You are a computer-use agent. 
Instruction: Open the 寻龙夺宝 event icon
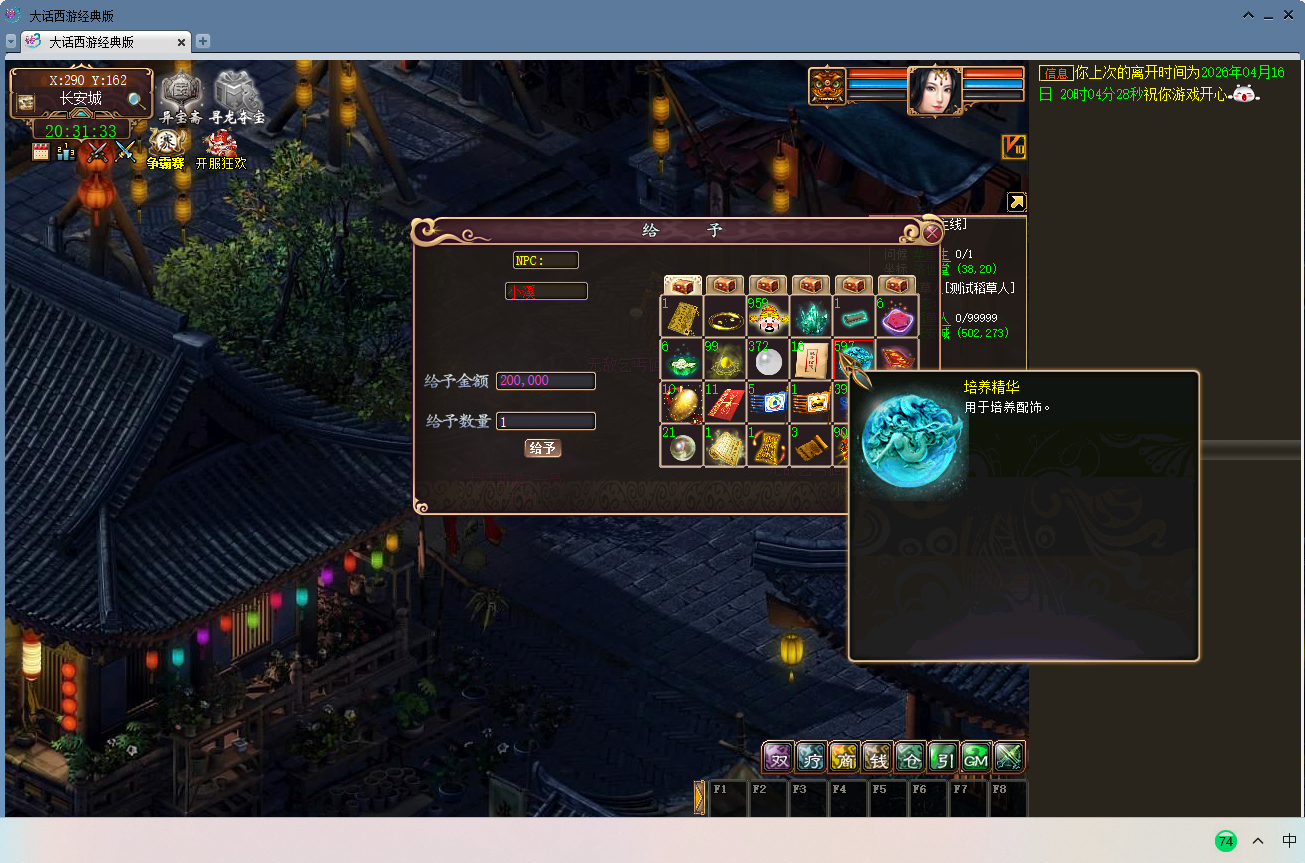(x=237, y=96)
